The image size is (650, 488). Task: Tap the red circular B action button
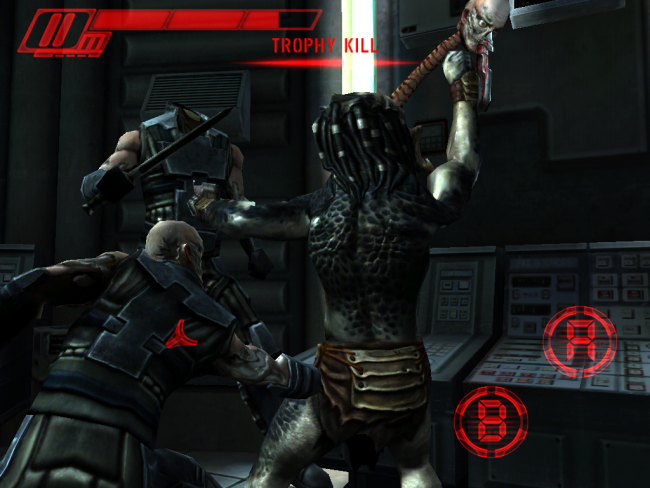coord(491,422)
